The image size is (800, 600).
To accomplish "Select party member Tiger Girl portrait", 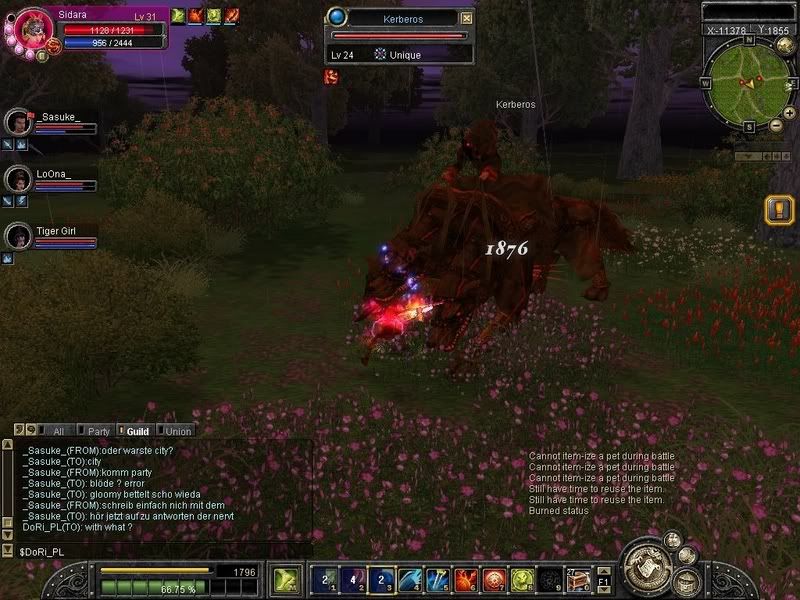I will pos(19,236).
